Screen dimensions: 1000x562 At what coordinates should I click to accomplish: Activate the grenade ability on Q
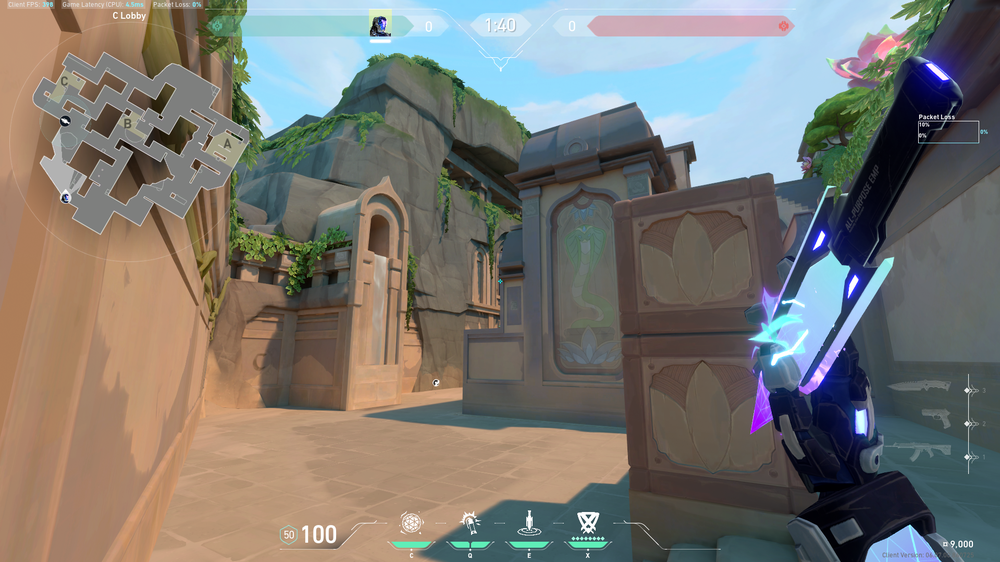469,523
